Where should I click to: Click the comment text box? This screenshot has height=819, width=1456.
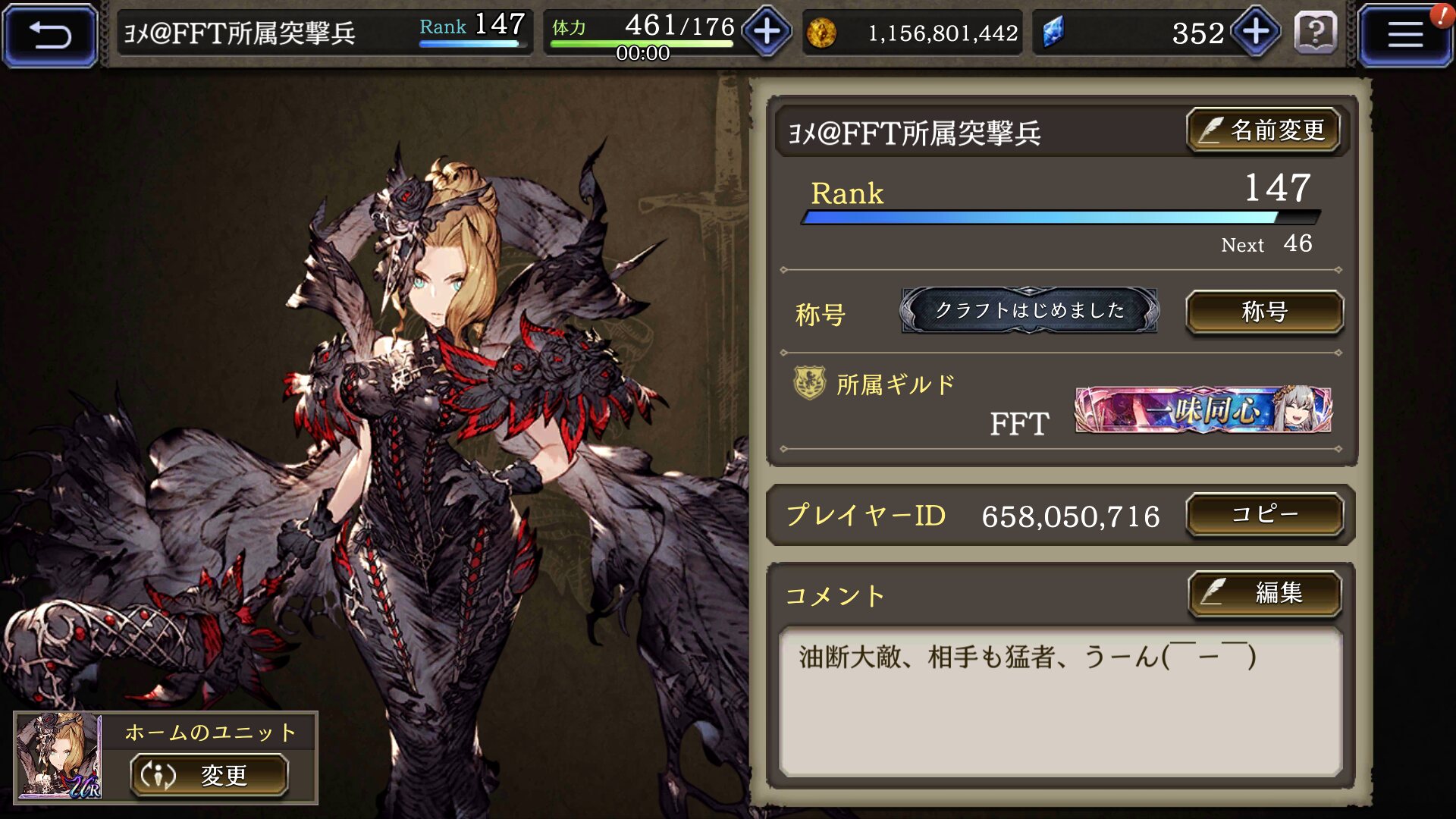1060,701
